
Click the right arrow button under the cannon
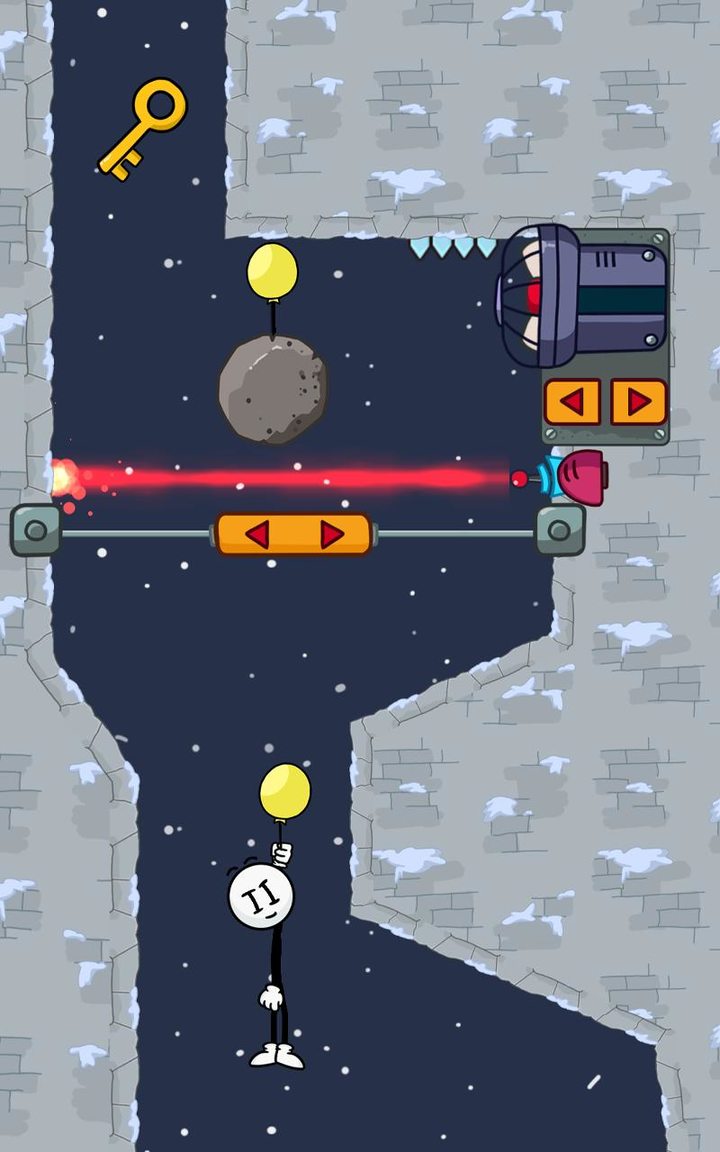coord(638,402)
